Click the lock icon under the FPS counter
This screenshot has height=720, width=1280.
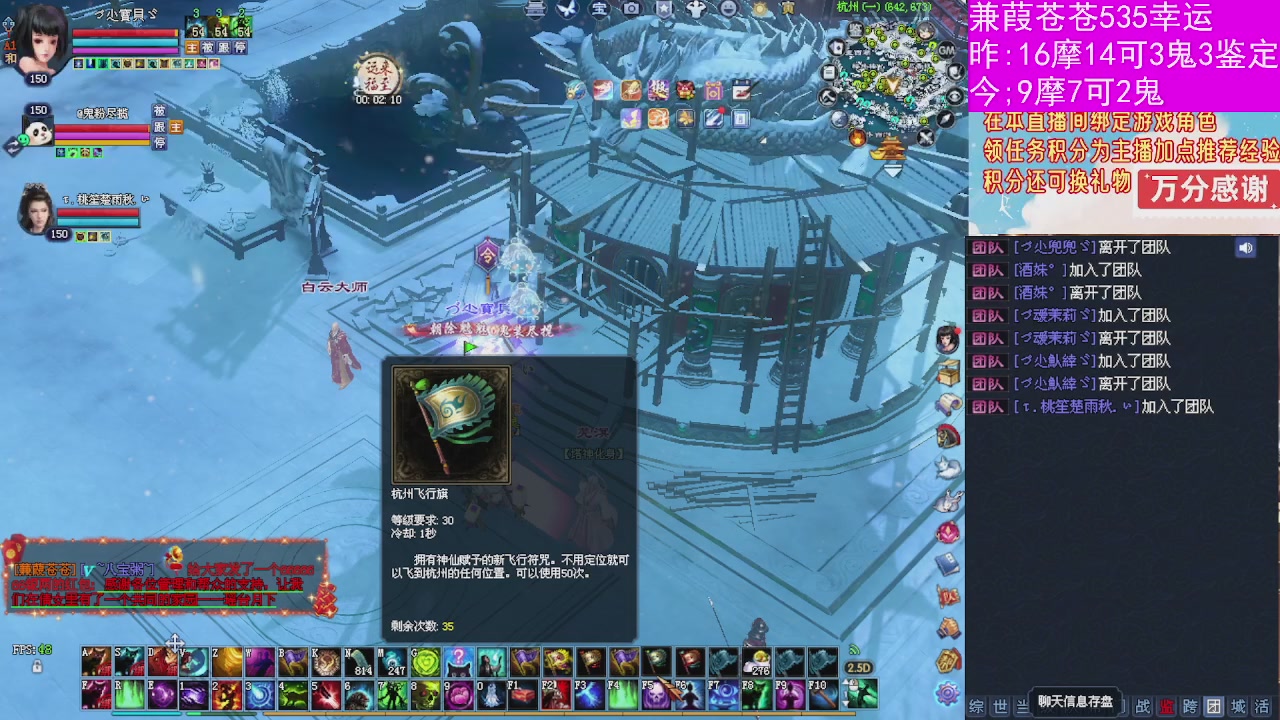[37, 667]
